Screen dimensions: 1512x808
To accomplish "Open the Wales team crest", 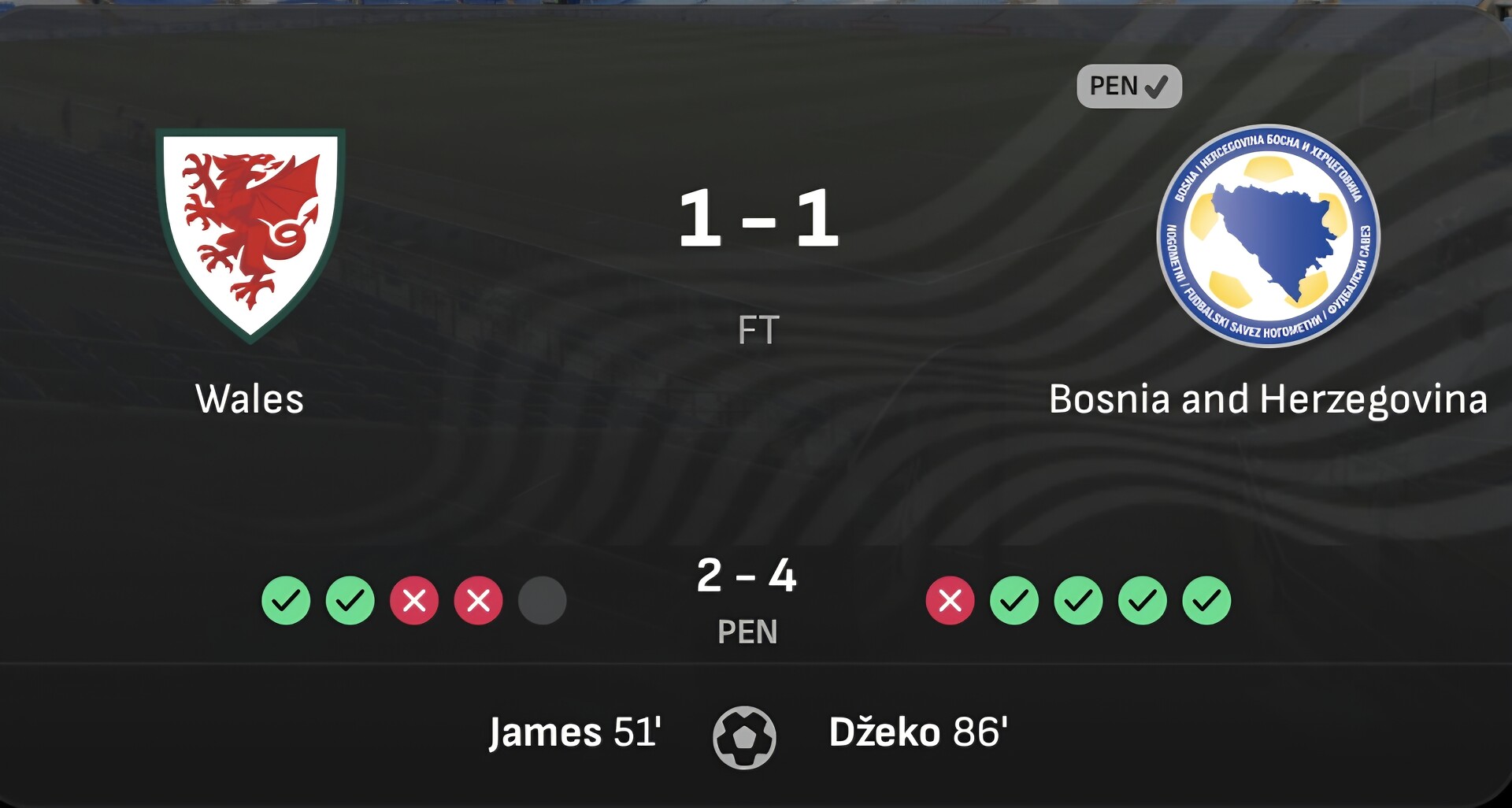I will coord(250,234).
